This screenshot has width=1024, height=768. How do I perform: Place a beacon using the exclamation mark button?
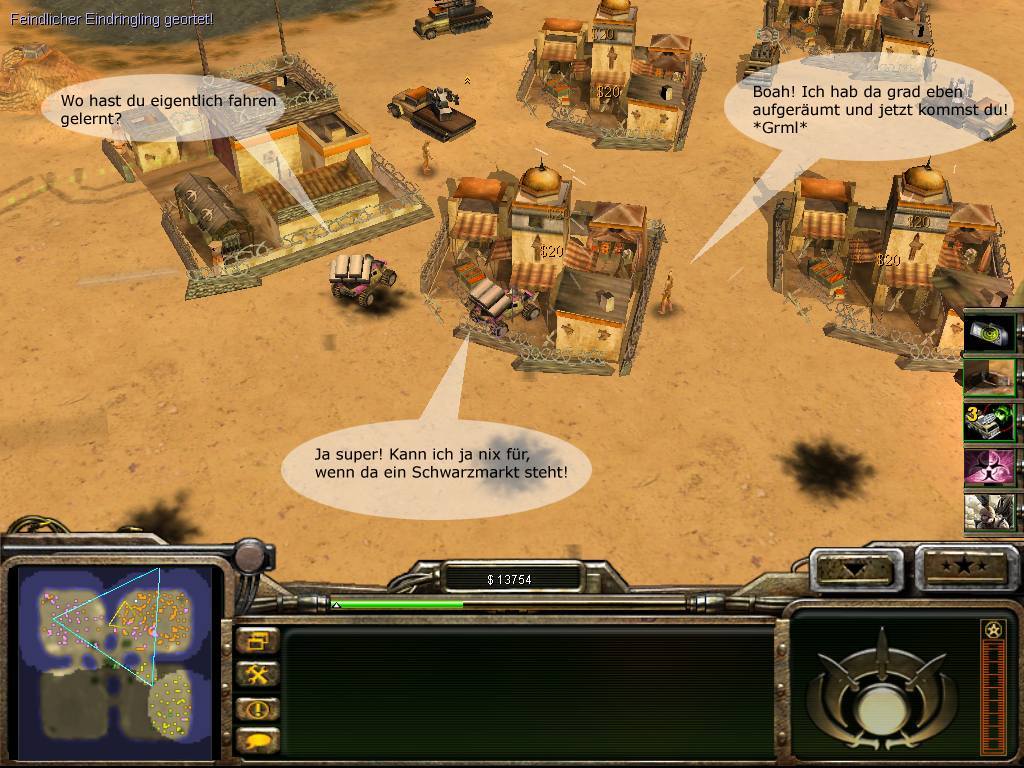[x=258, y=709]
